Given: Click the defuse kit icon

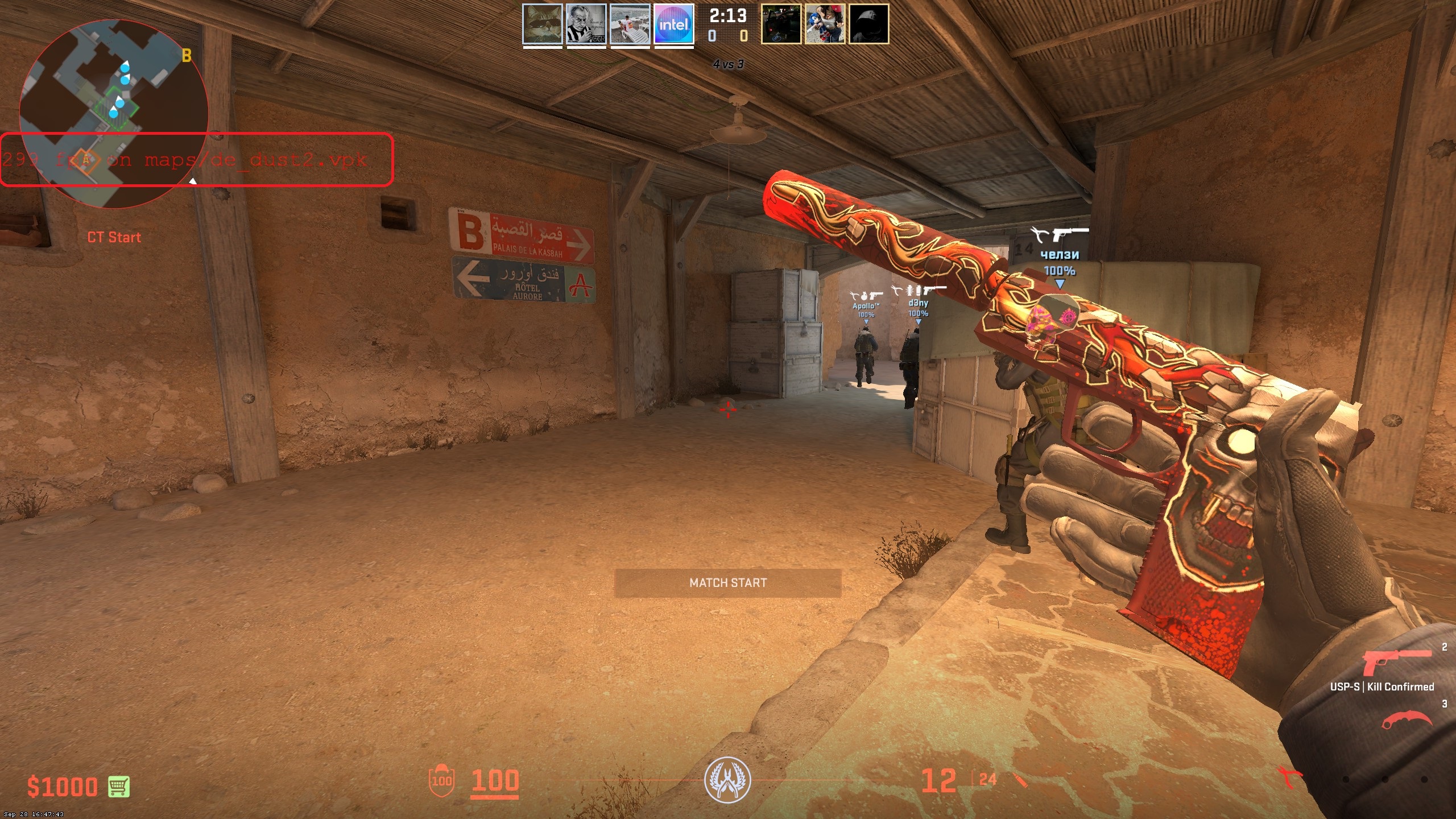Looking at the screenshot, I should (x=1289, y=778).
